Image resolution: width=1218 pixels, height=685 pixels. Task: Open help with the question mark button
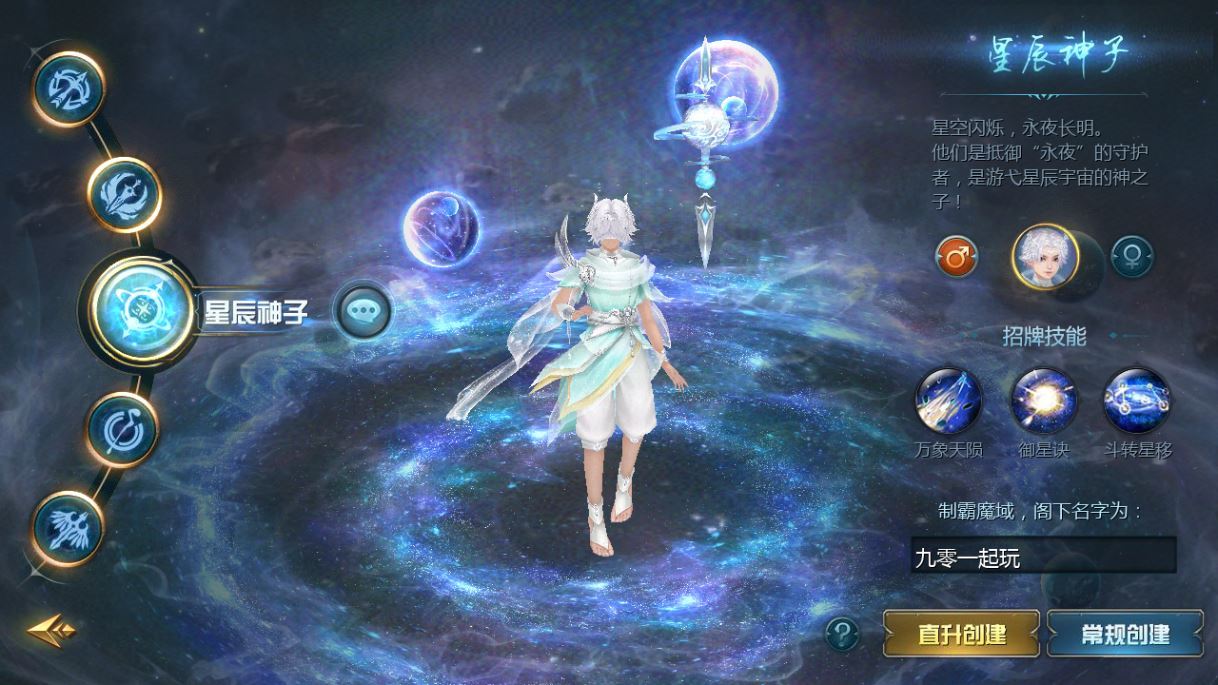[x=843, y=633]
